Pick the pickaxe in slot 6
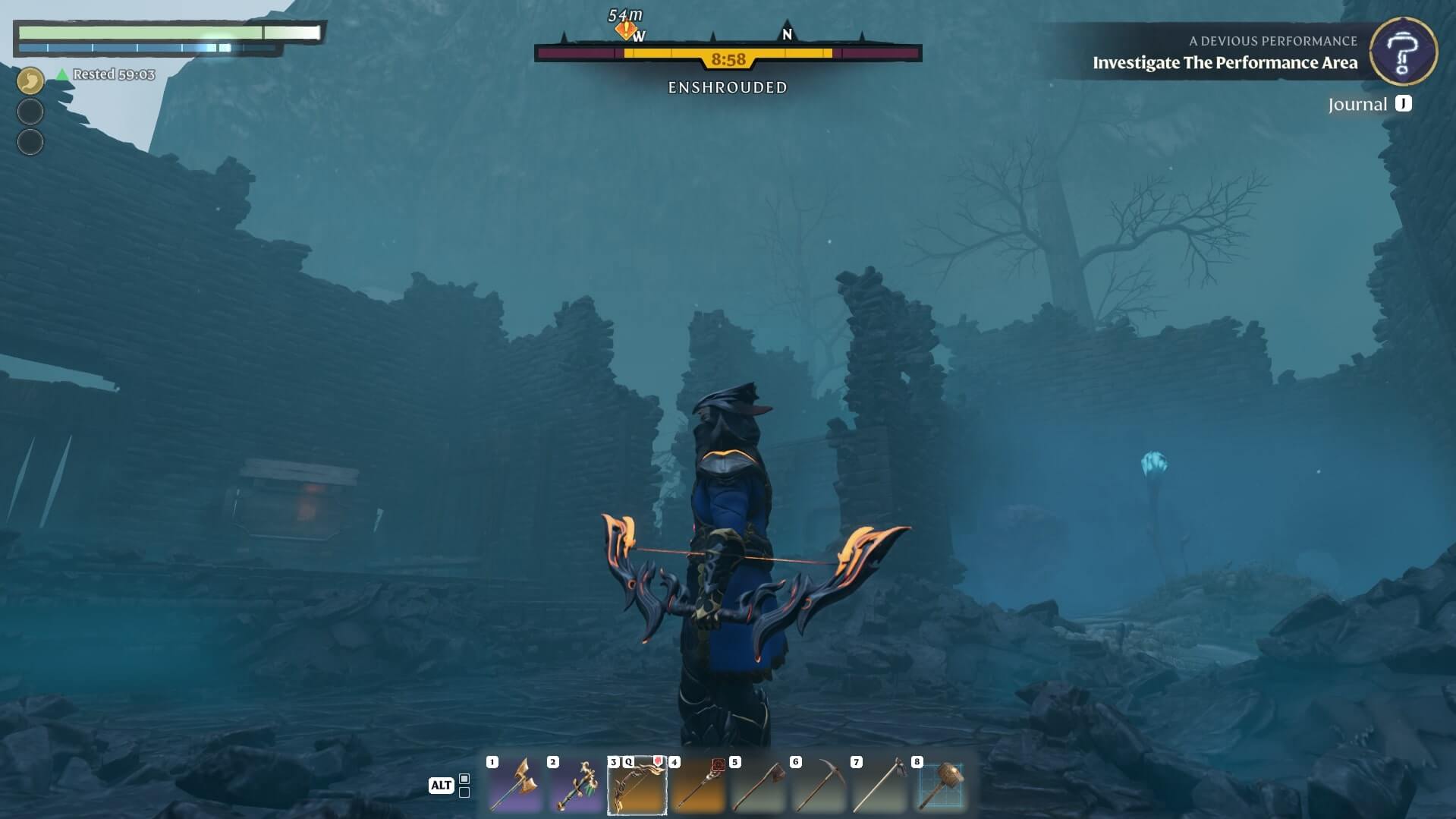 819,786
